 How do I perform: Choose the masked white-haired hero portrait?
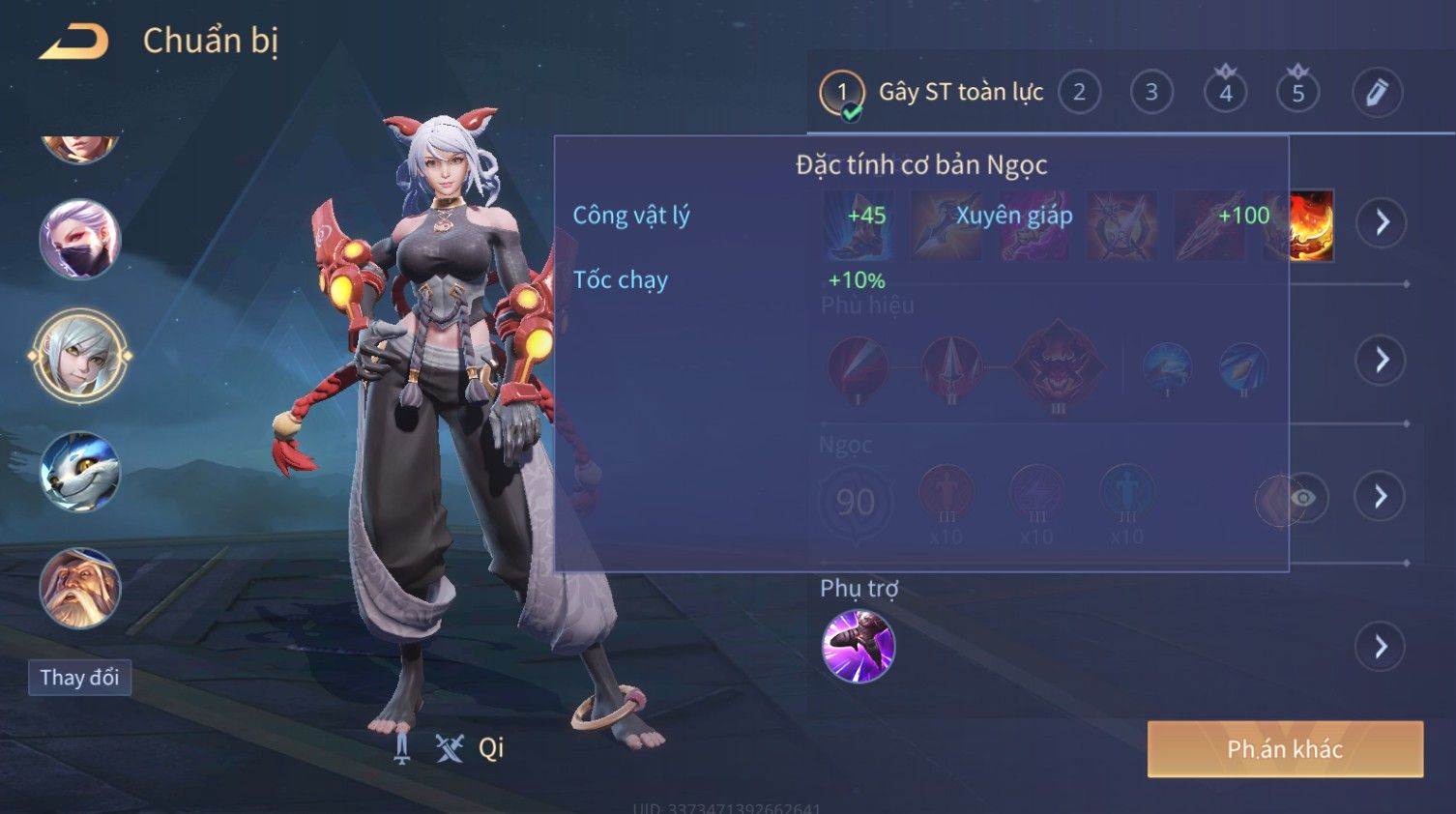point(79,240)
